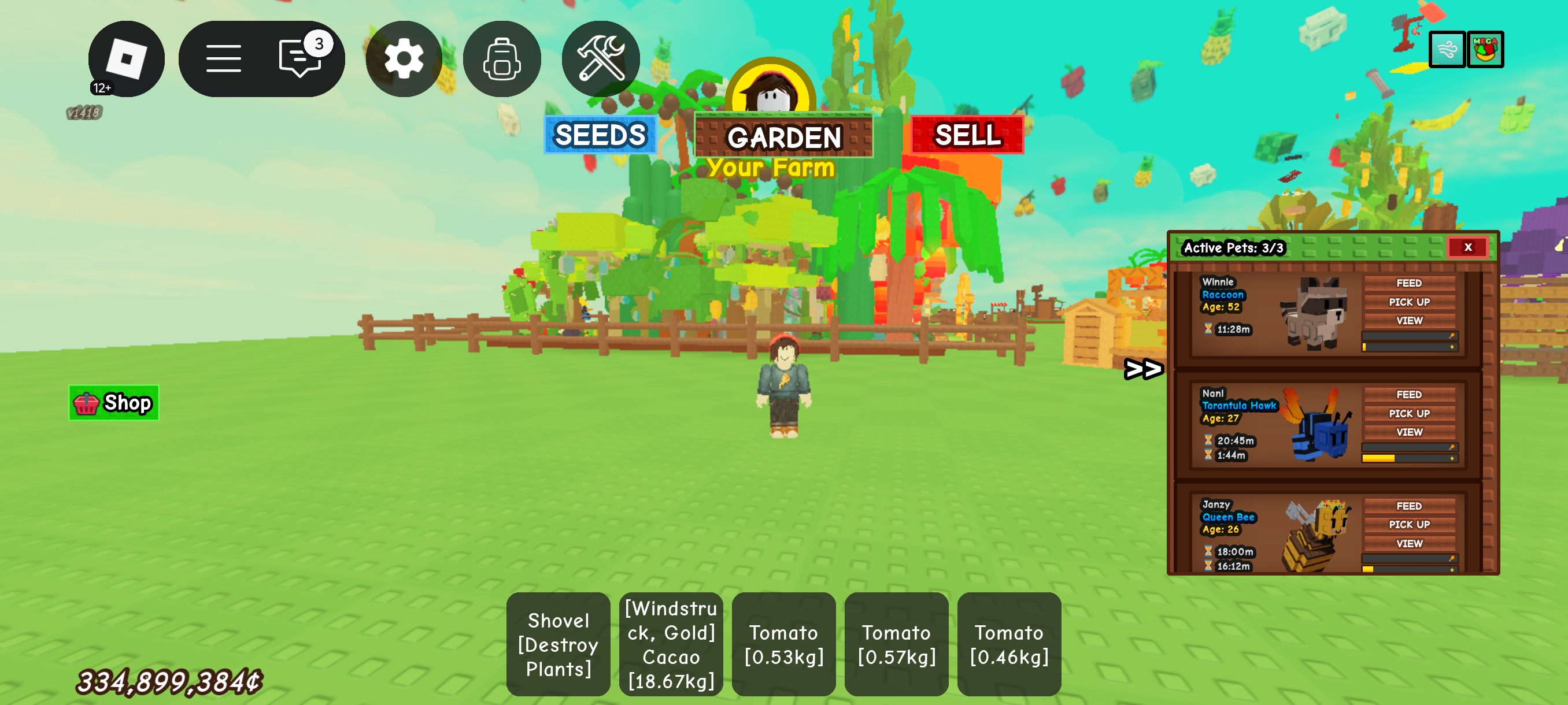Equip the Windstruck Gold Cacao
This screenshot has width=1568, height=705.
(671, 644)
